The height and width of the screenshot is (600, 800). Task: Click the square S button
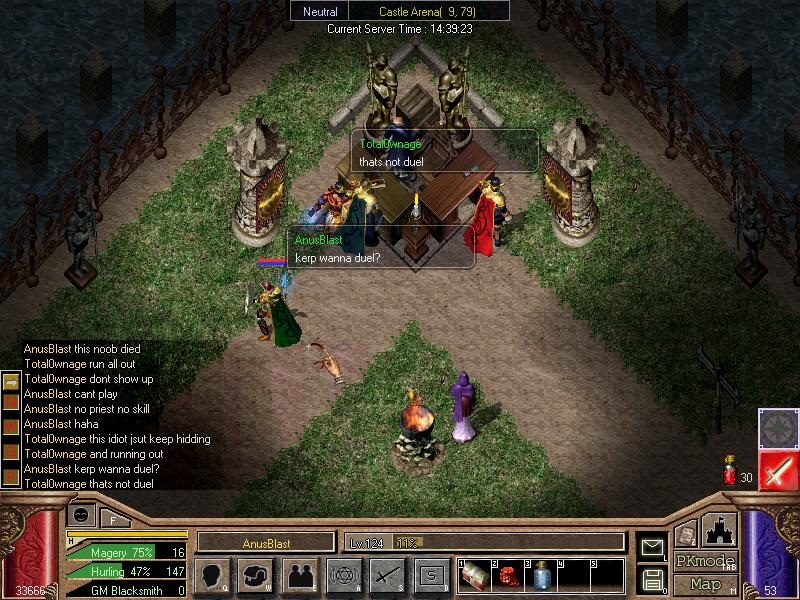point(430,575)
